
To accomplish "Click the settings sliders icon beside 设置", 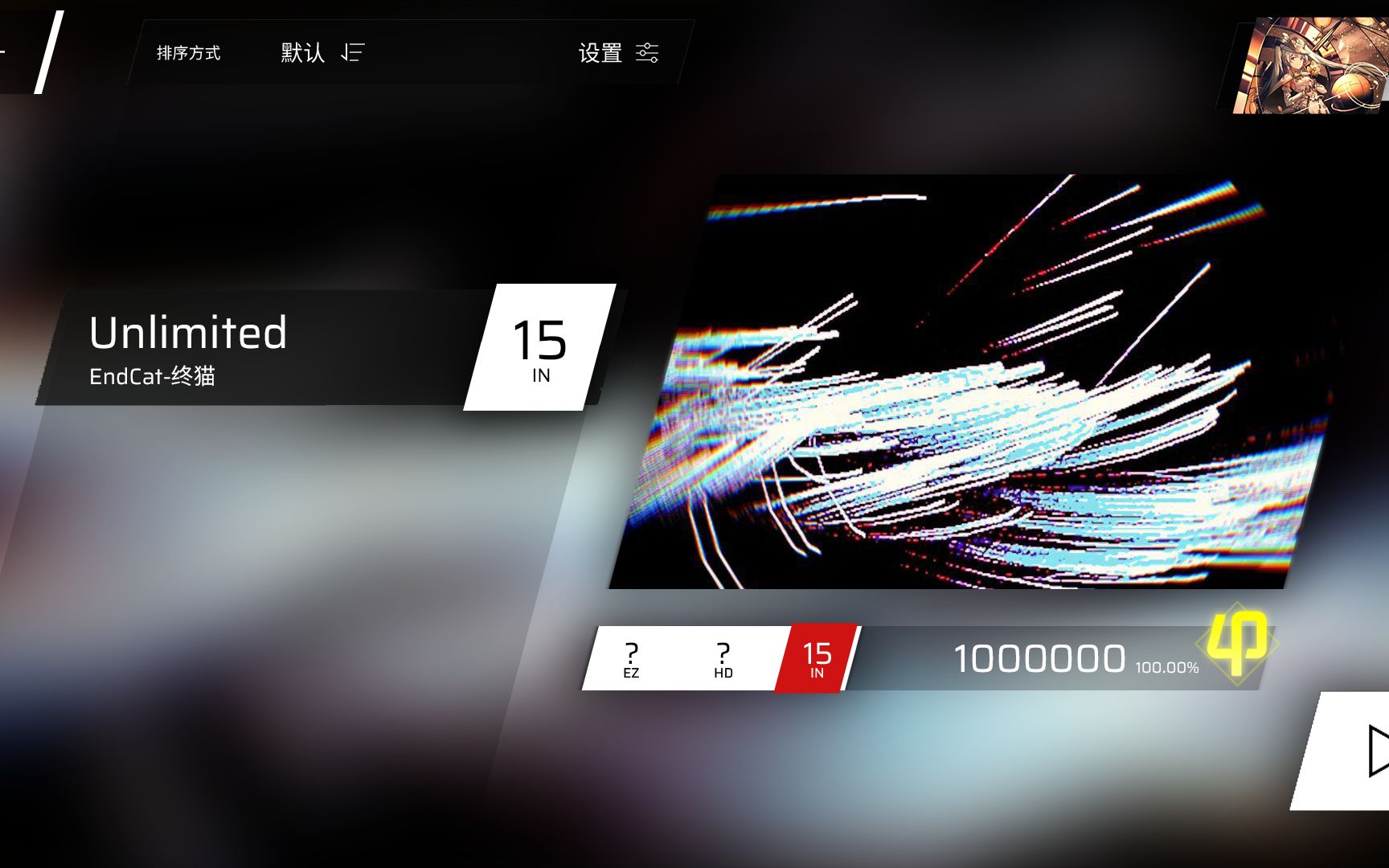I will tap(648, 52).
